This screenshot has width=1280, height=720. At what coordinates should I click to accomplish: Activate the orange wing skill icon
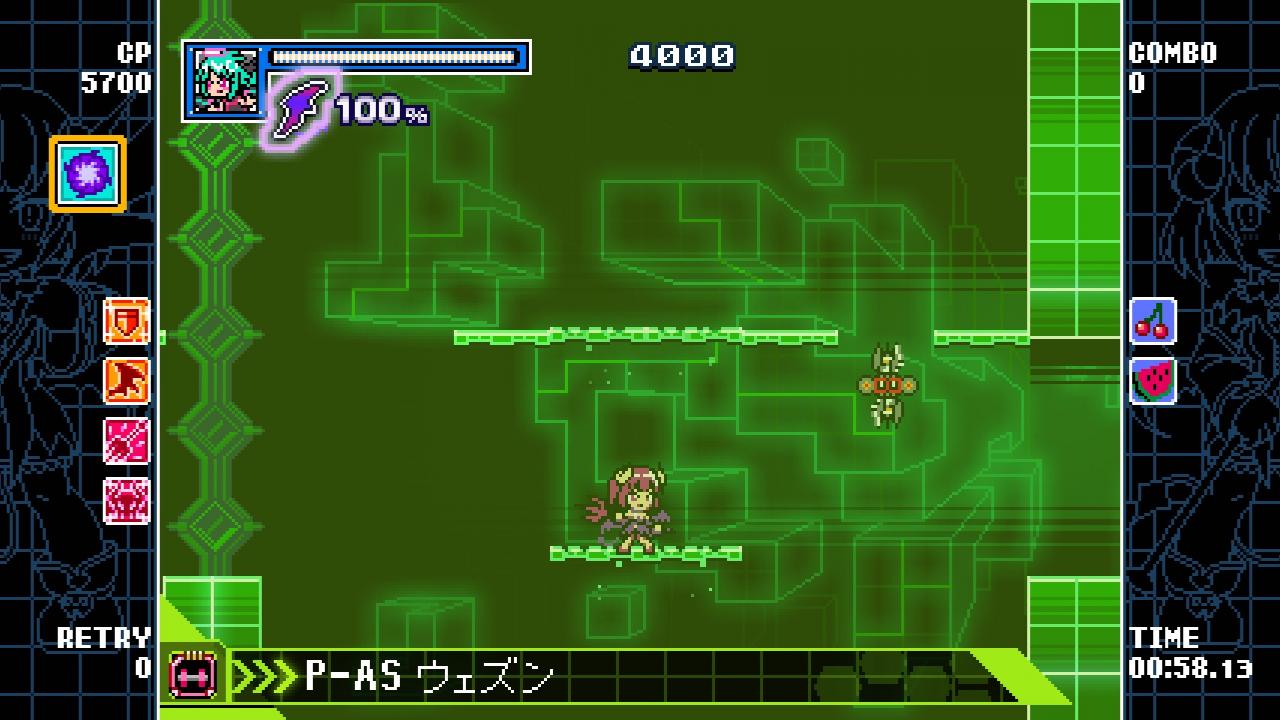click(x=127, y=381)
